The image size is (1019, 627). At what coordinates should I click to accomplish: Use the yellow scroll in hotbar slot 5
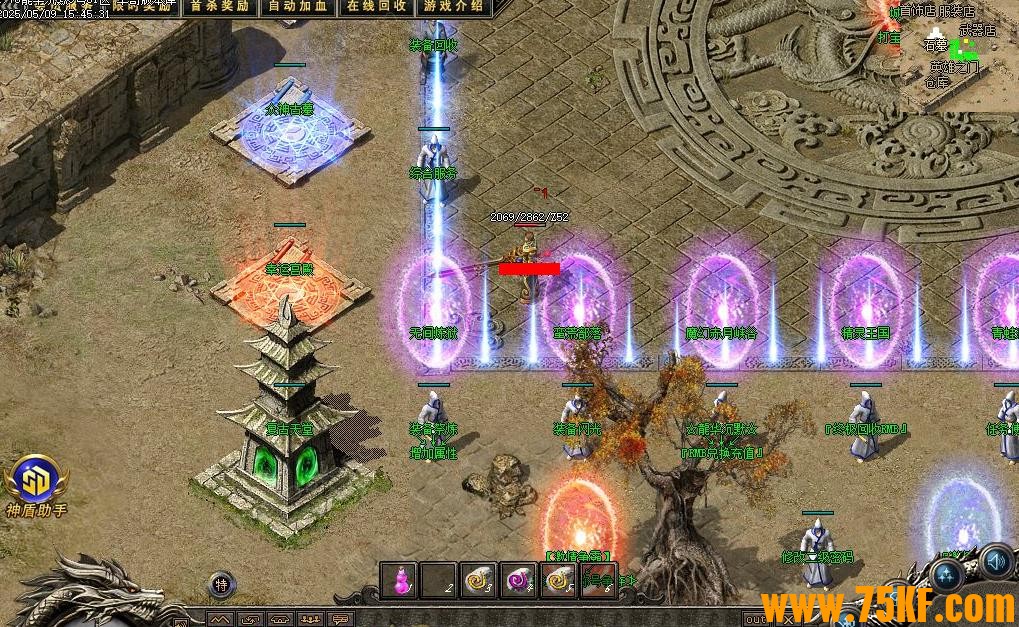point(558,580)
